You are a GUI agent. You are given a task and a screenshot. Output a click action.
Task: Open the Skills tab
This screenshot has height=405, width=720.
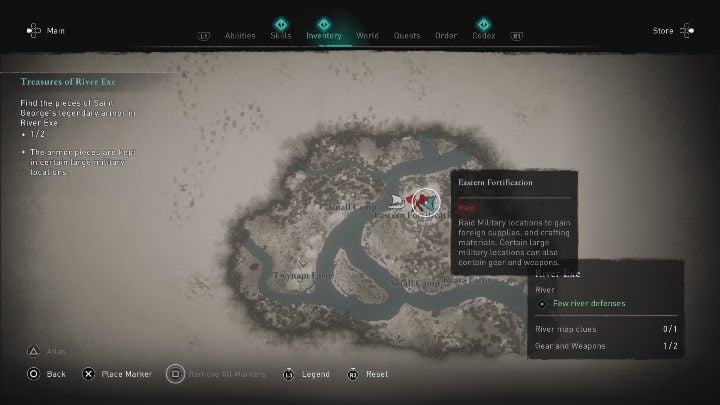tap(281, 35)
